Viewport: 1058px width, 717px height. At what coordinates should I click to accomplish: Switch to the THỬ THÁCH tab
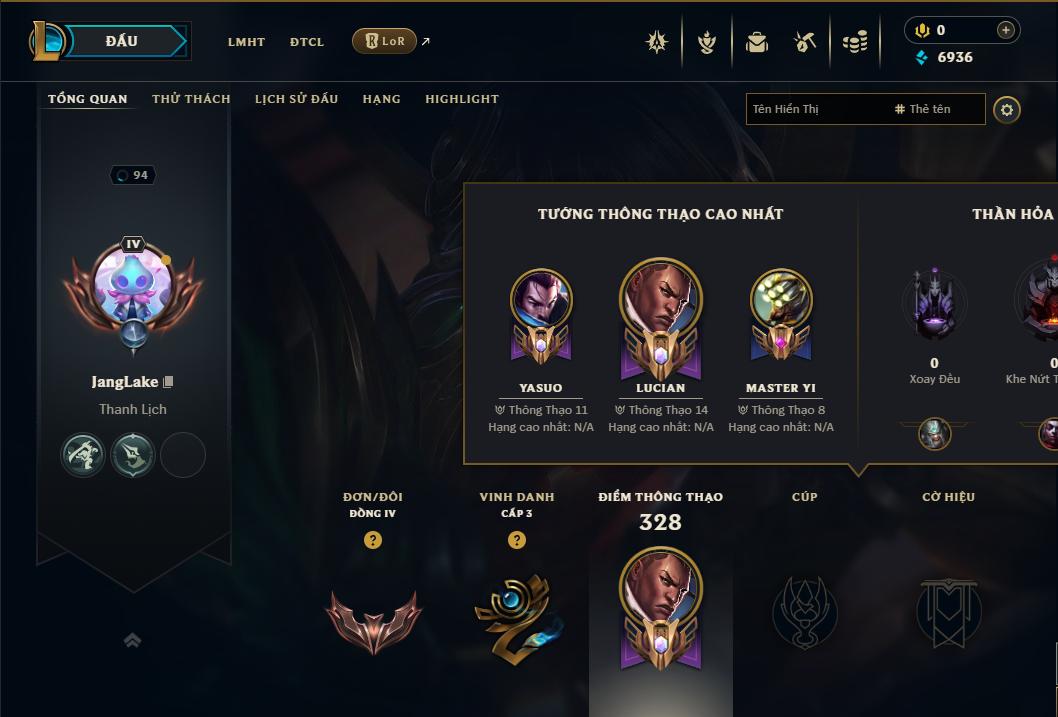pos(191,99)
